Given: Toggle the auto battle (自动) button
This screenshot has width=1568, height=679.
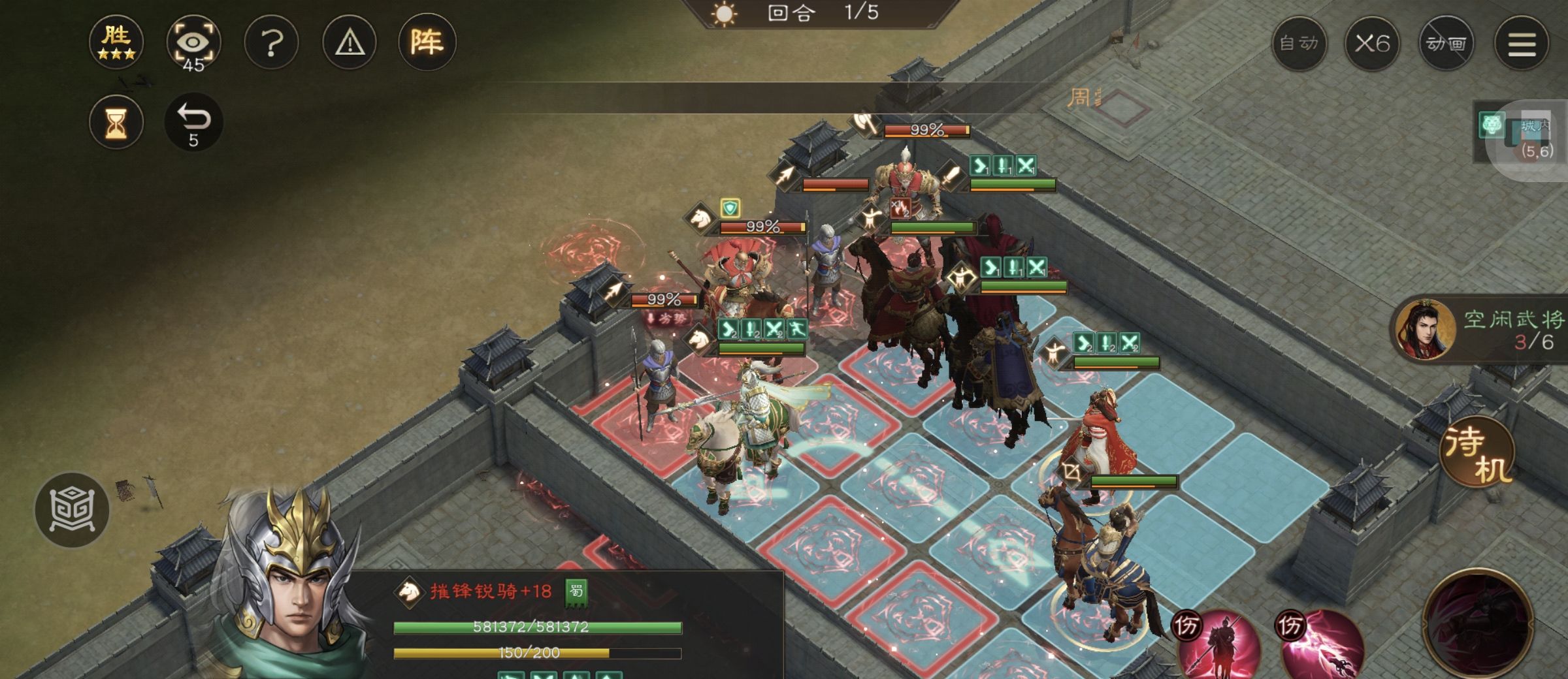Looking at the screenshot, I should pos(1299,44).
